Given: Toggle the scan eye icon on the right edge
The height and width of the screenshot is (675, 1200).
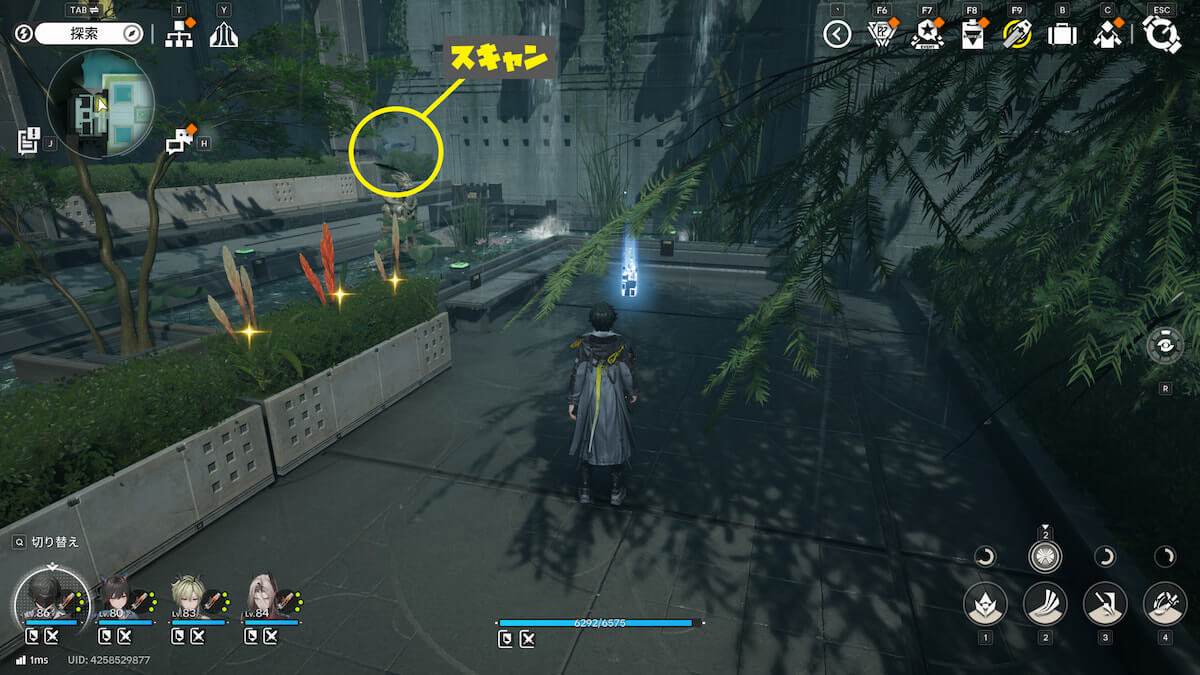Looking at the screenshot, I should click(1166, 345).
